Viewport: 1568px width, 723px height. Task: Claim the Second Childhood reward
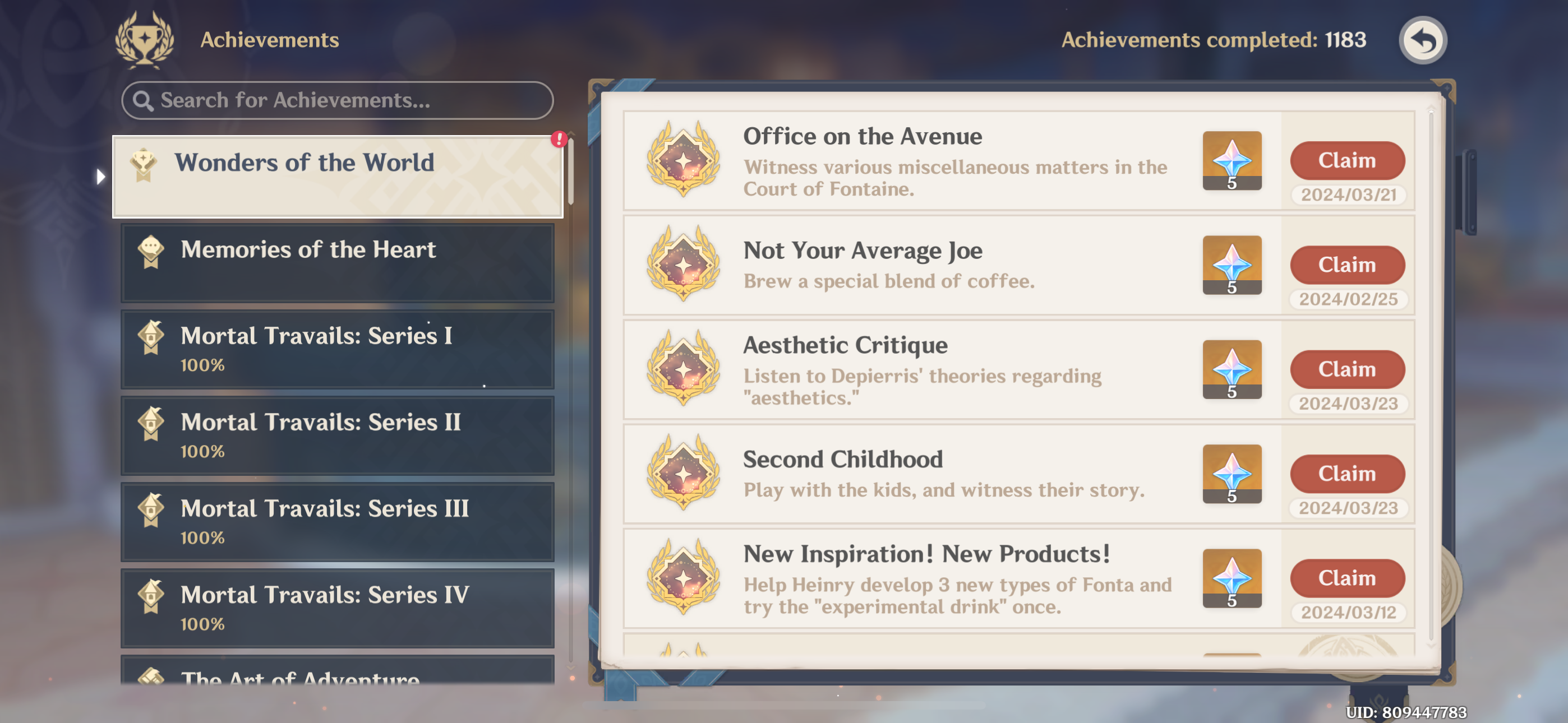click(1347, 473)
